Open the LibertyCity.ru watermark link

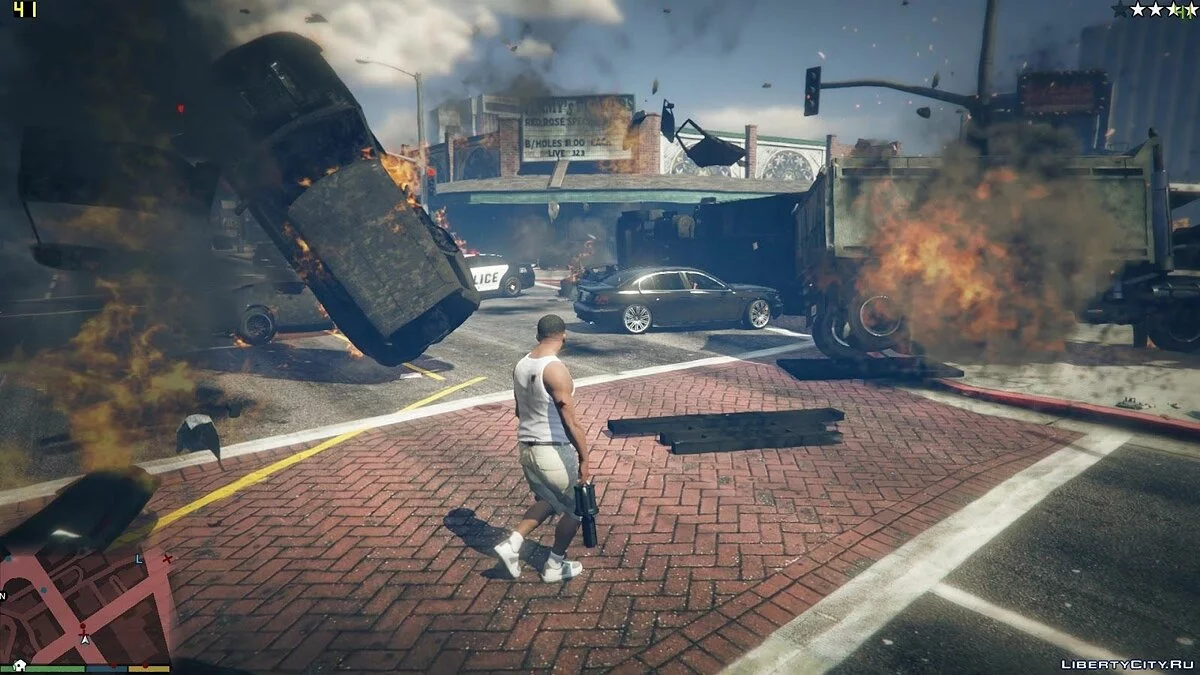click(1126, 663)
